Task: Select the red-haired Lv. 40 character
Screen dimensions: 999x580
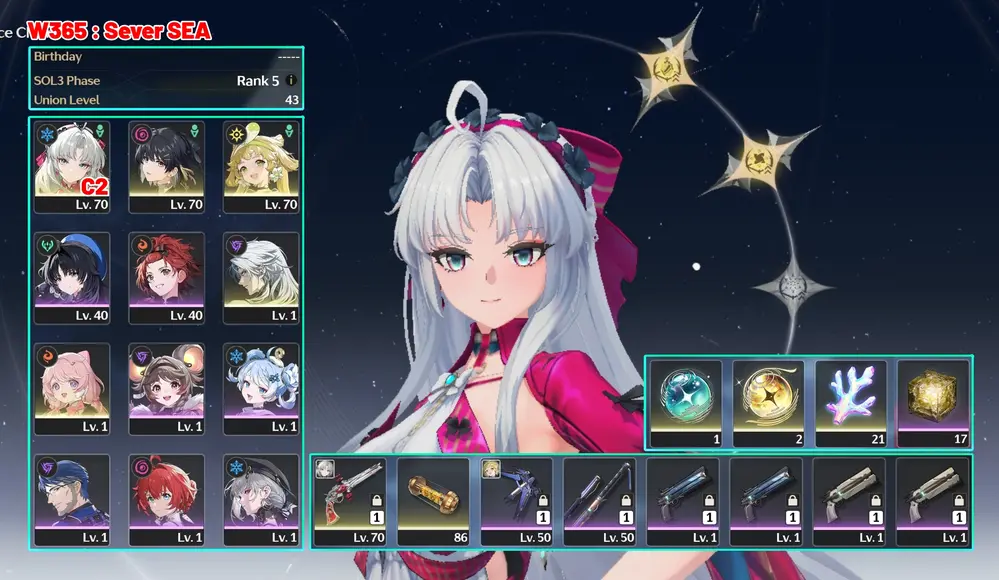Action: click(x=167, y=277)
